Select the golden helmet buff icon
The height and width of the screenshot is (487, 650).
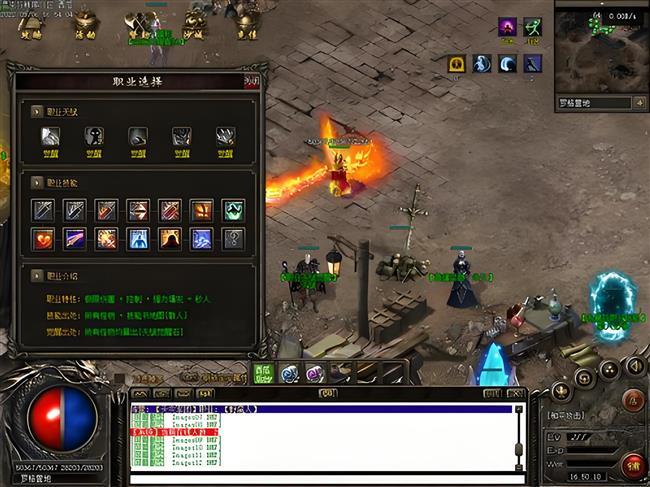coord(457,64)
